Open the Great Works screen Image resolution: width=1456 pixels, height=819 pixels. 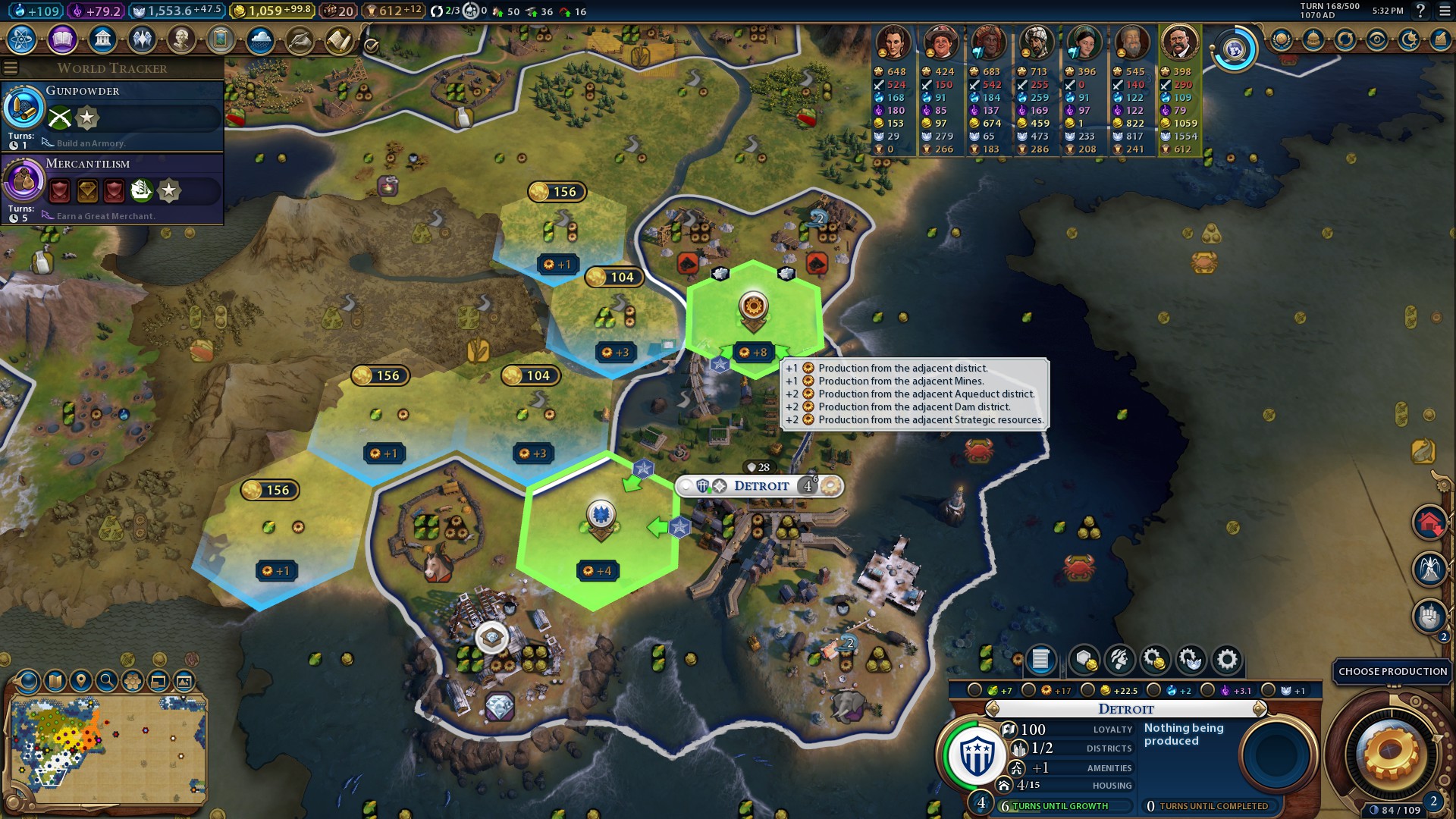pos(221,39)
